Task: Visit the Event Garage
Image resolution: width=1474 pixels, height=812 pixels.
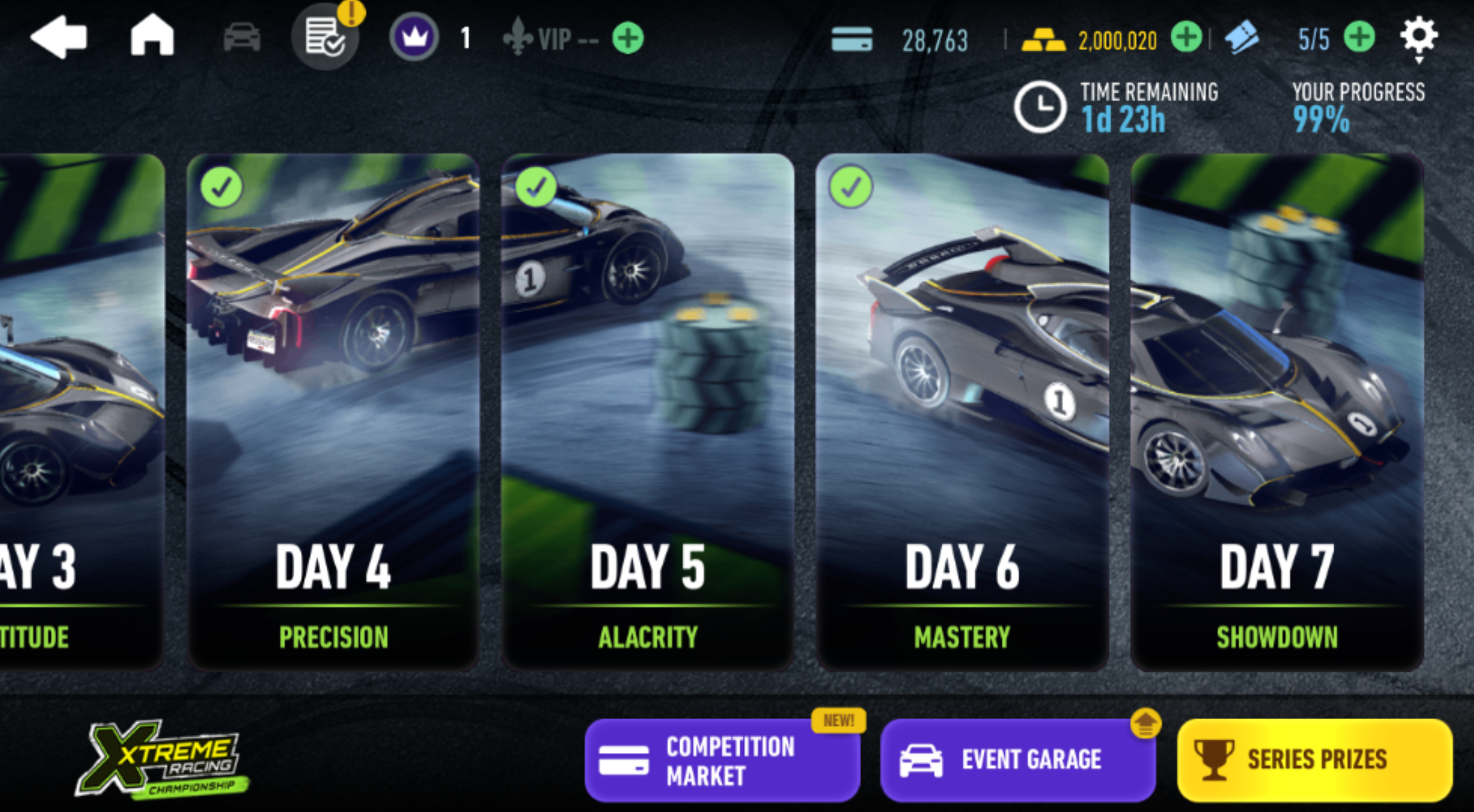Action: point(1018,760)
